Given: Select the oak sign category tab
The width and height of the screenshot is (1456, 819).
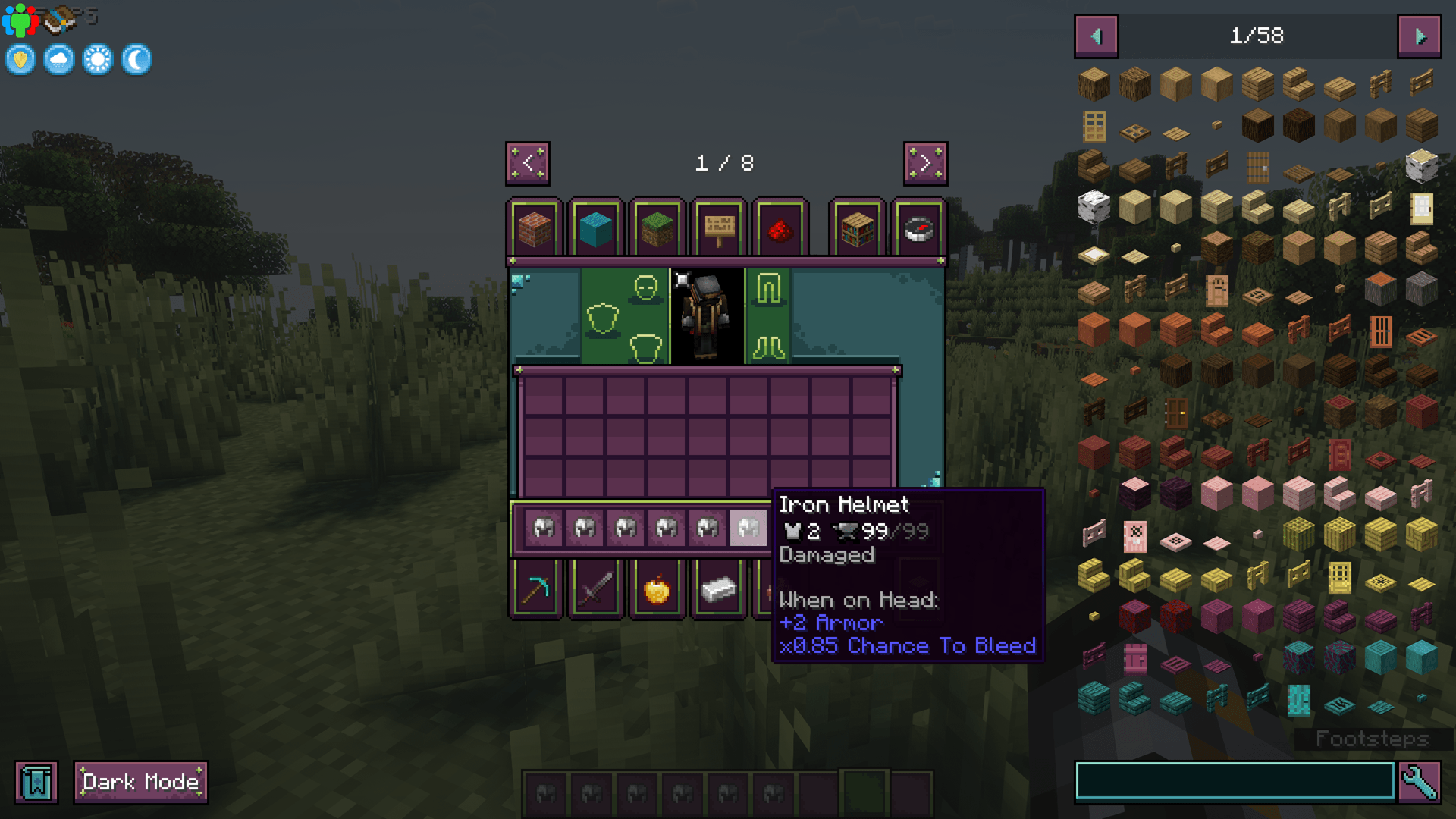Looking at the screenshot, I should click(718, 227).
